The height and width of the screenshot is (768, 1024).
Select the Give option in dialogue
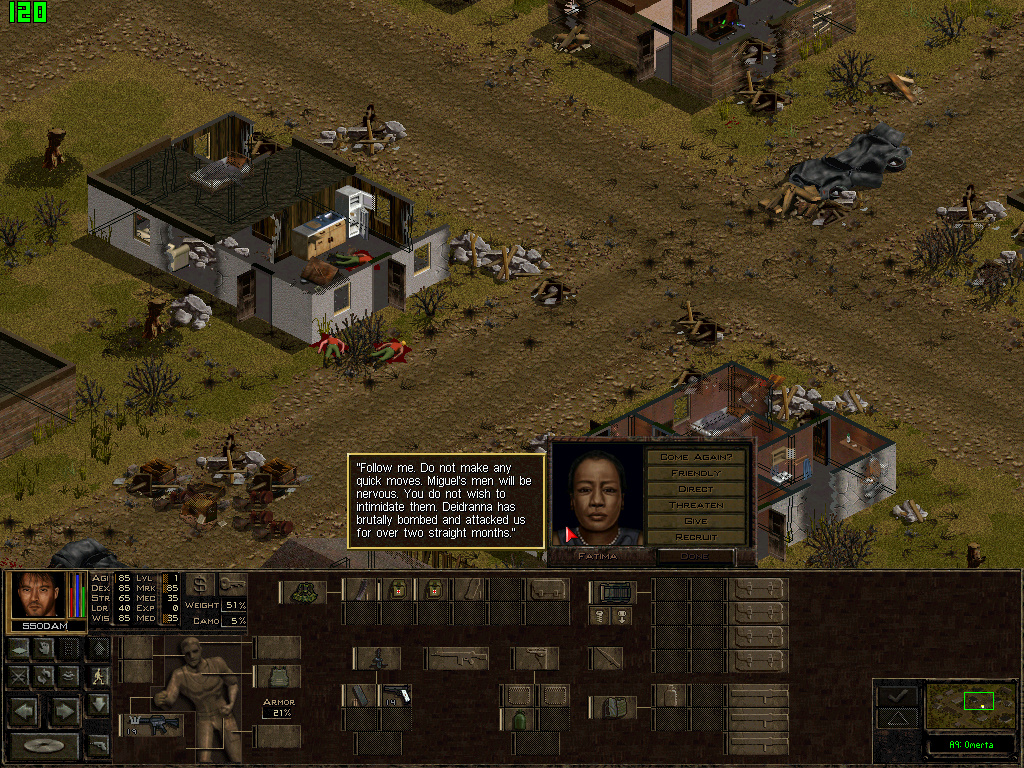(x=696, y=521)
